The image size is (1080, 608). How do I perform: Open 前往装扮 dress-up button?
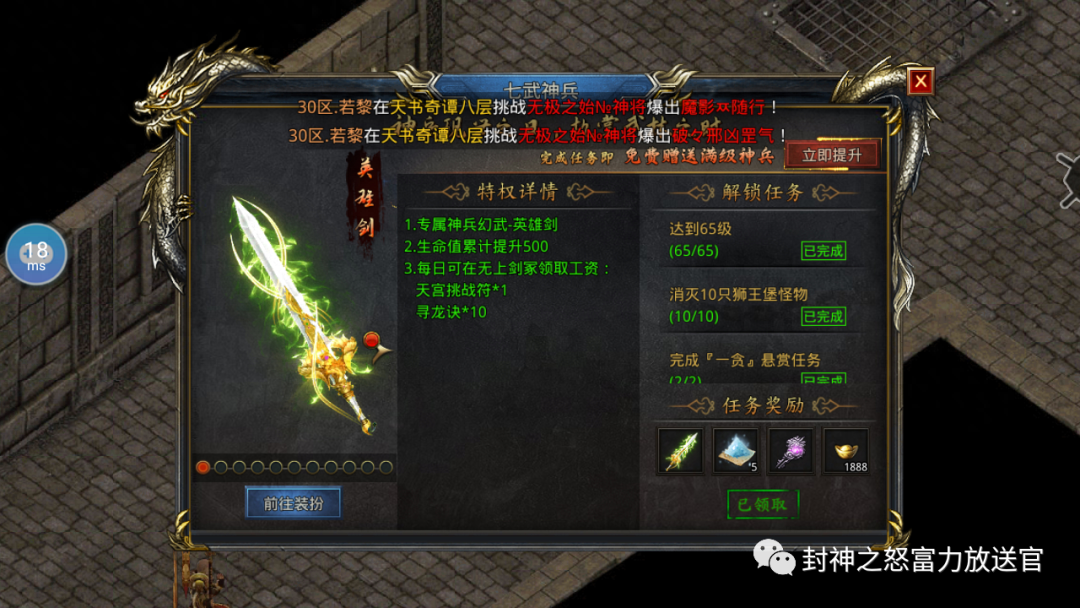point(293,503)
